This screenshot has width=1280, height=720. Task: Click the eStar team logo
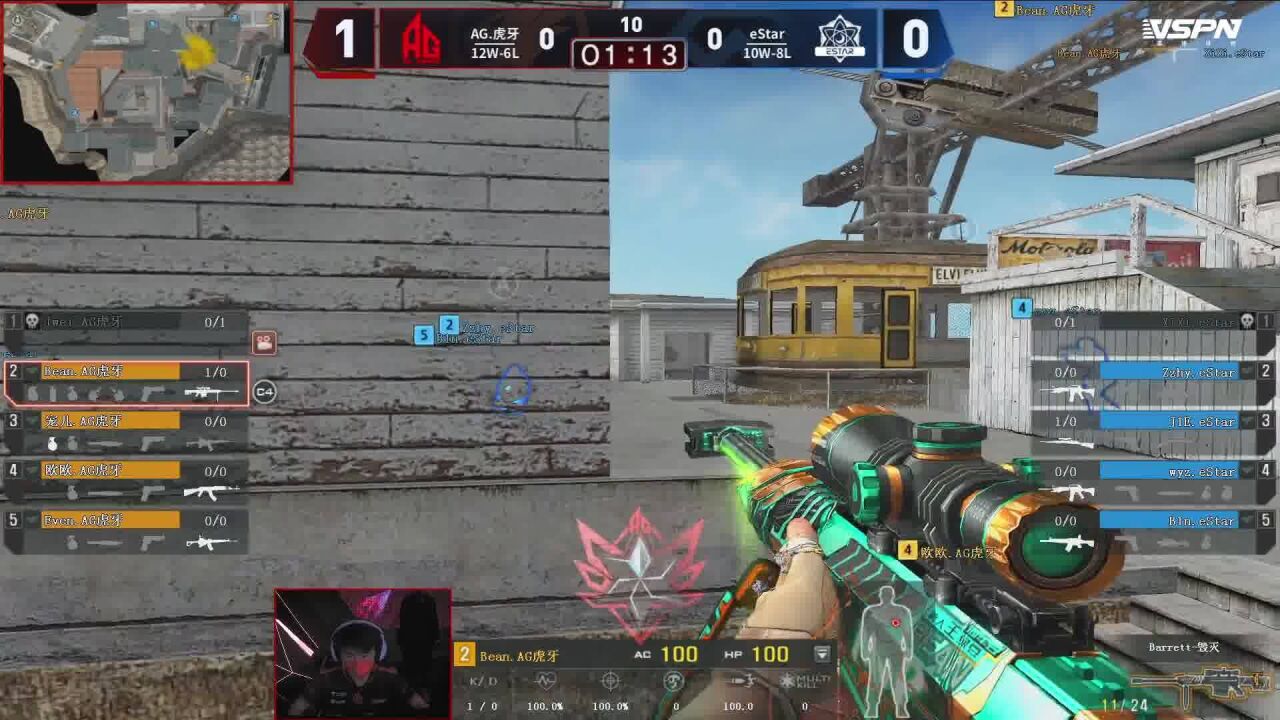[x=840, y=40]
